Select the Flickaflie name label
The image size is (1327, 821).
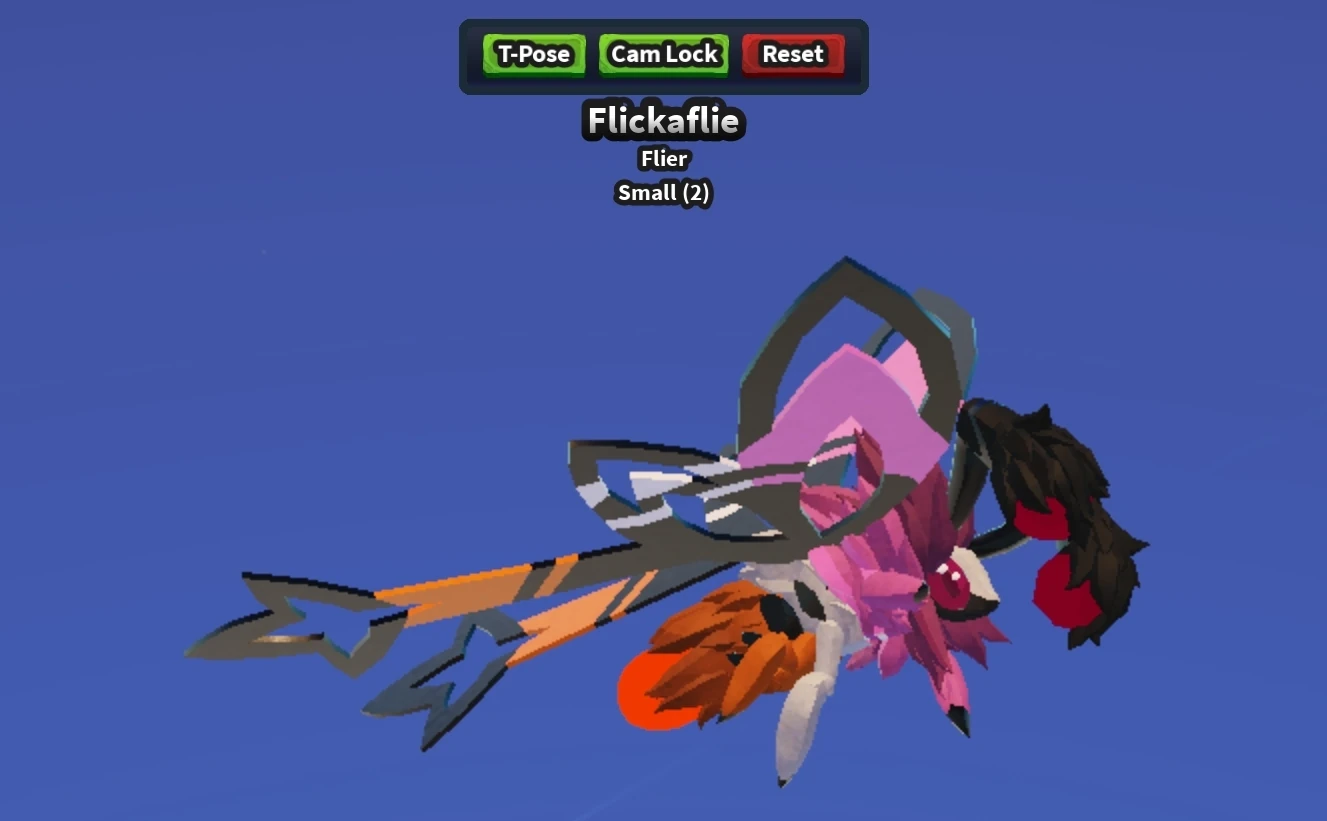coord(663,120)
